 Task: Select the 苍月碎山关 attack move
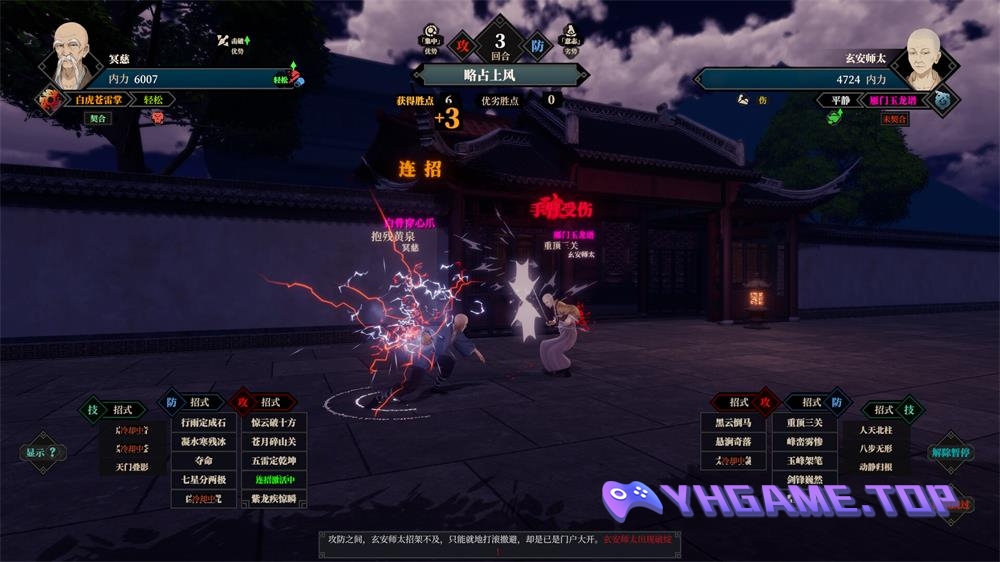(x=274, y=442)
